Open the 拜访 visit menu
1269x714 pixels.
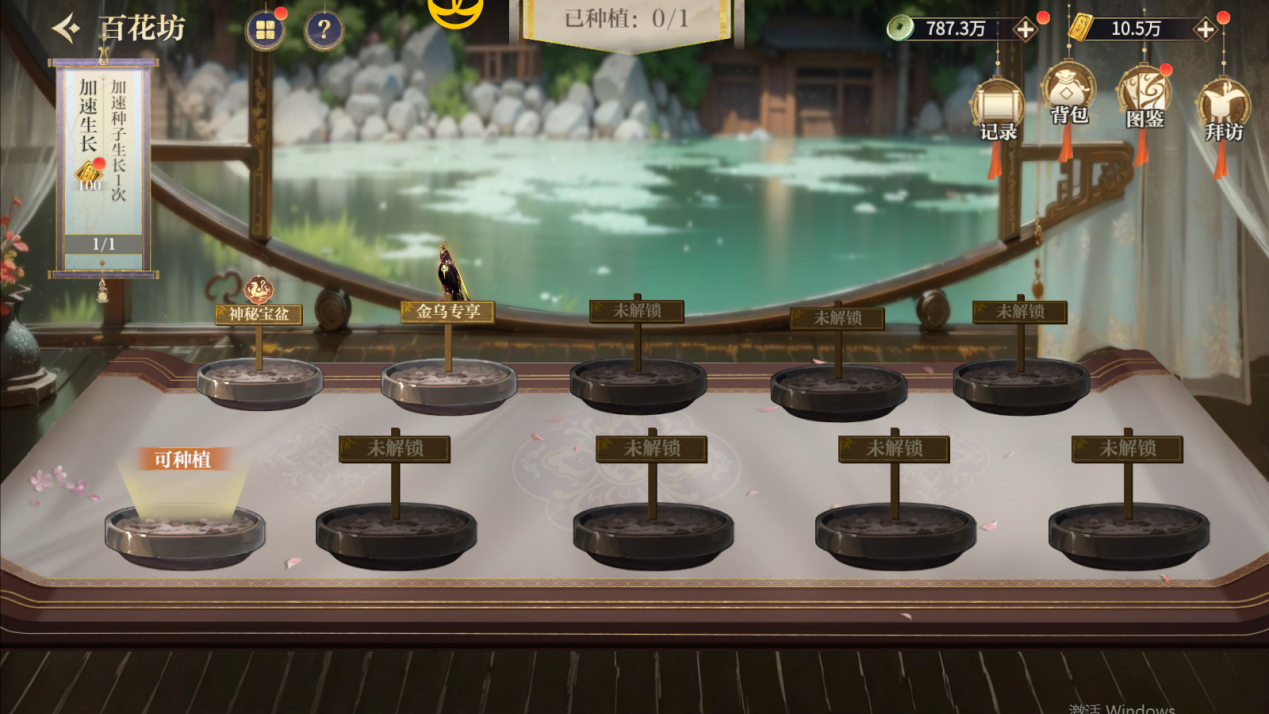(x=1222, y=108)
